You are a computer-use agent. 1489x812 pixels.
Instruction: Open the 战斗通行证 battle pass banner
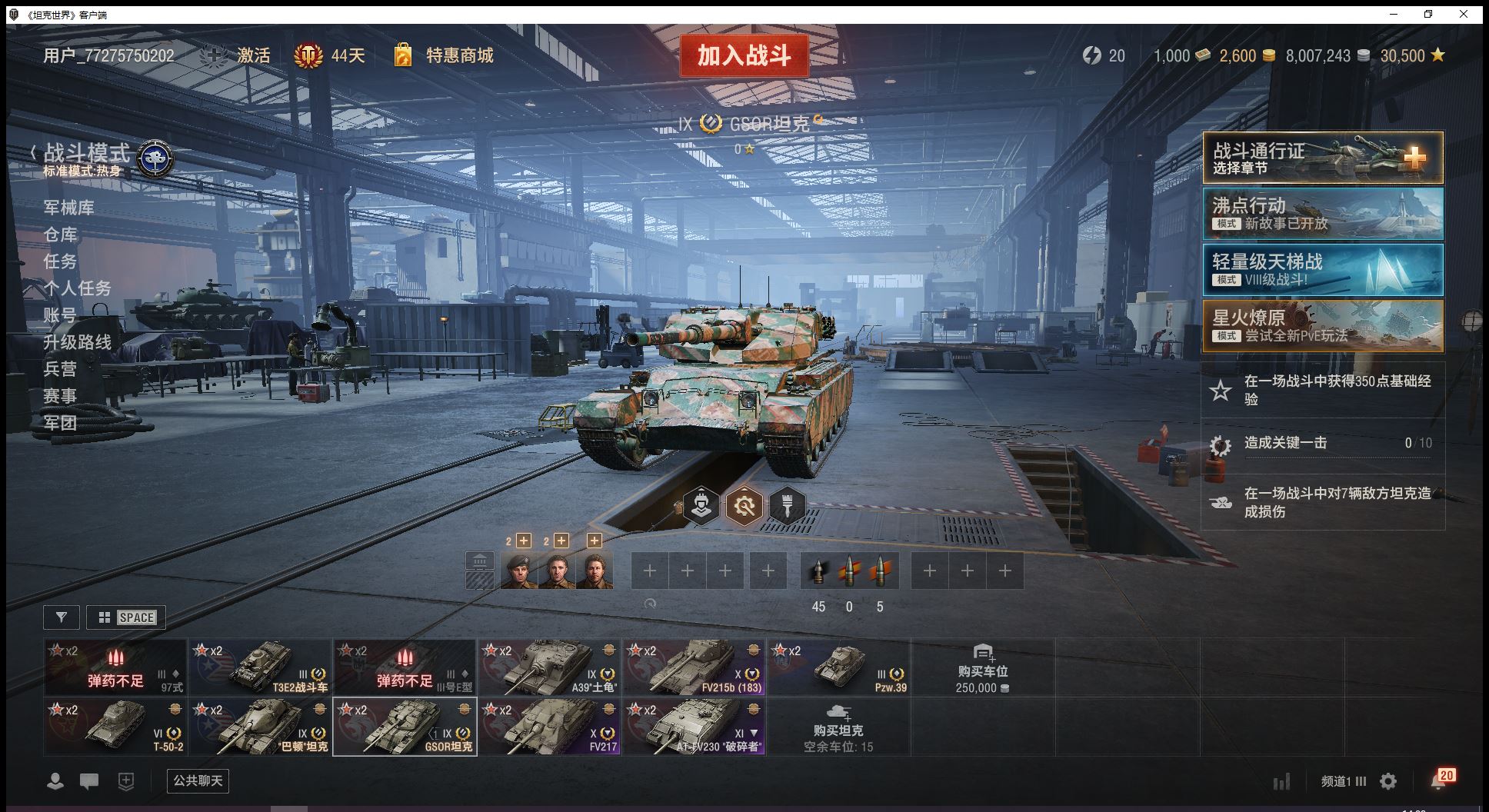click(x=1322, y=158)
